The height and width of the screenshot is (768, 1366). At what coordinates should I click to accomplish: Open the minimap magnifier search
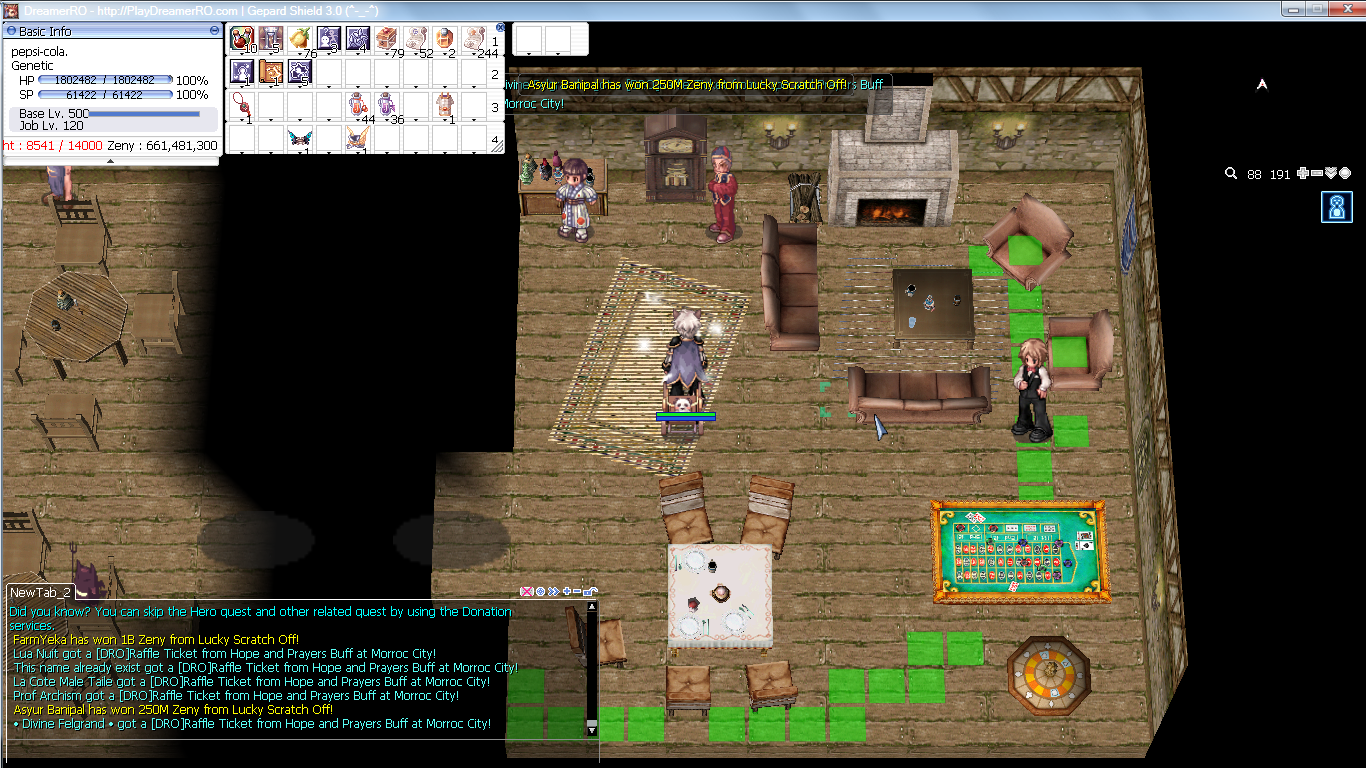point(1231,174)
